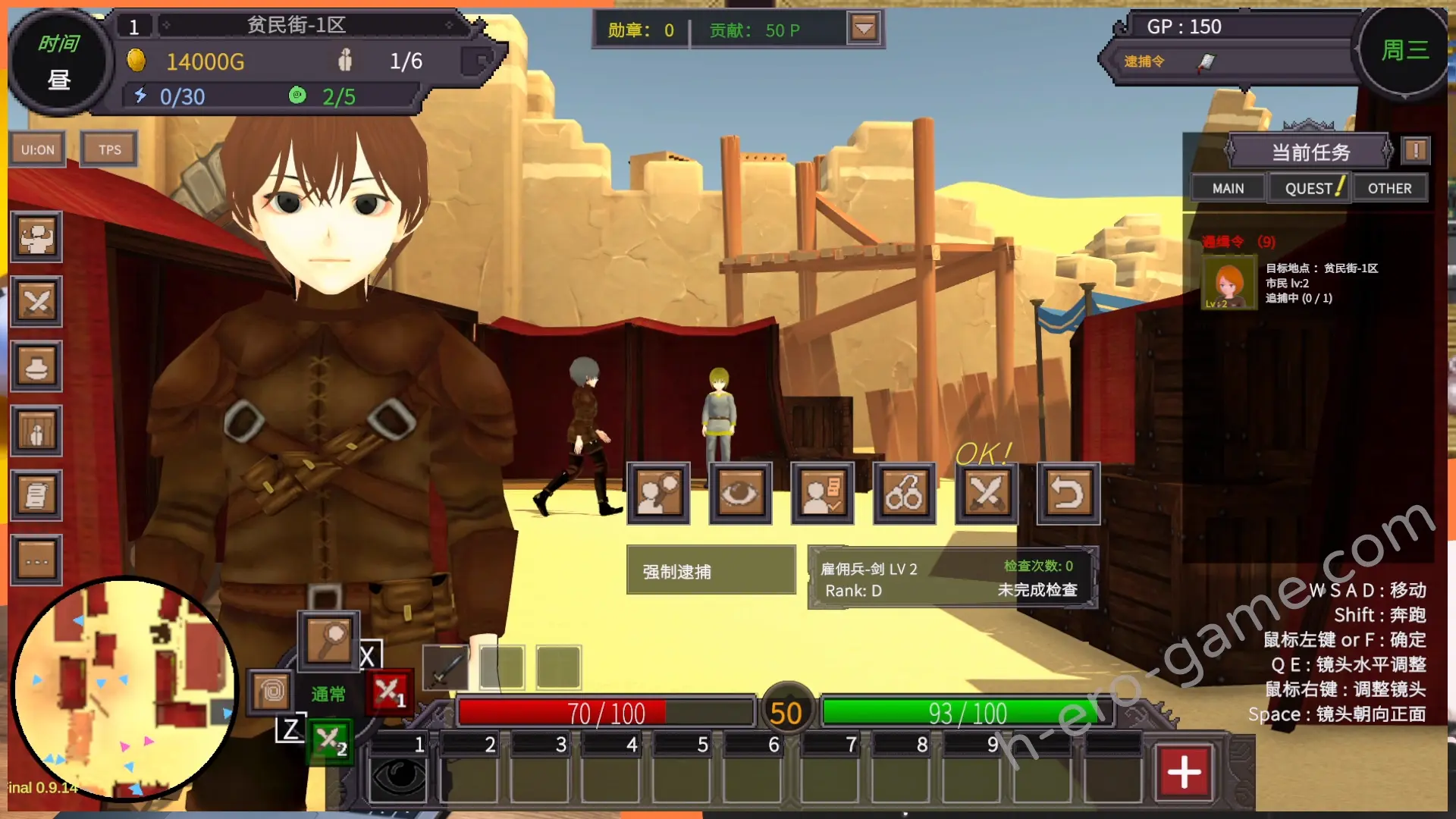
Task: Switch to the MAIN quest tab
Action: click(x=1228, y=188)
